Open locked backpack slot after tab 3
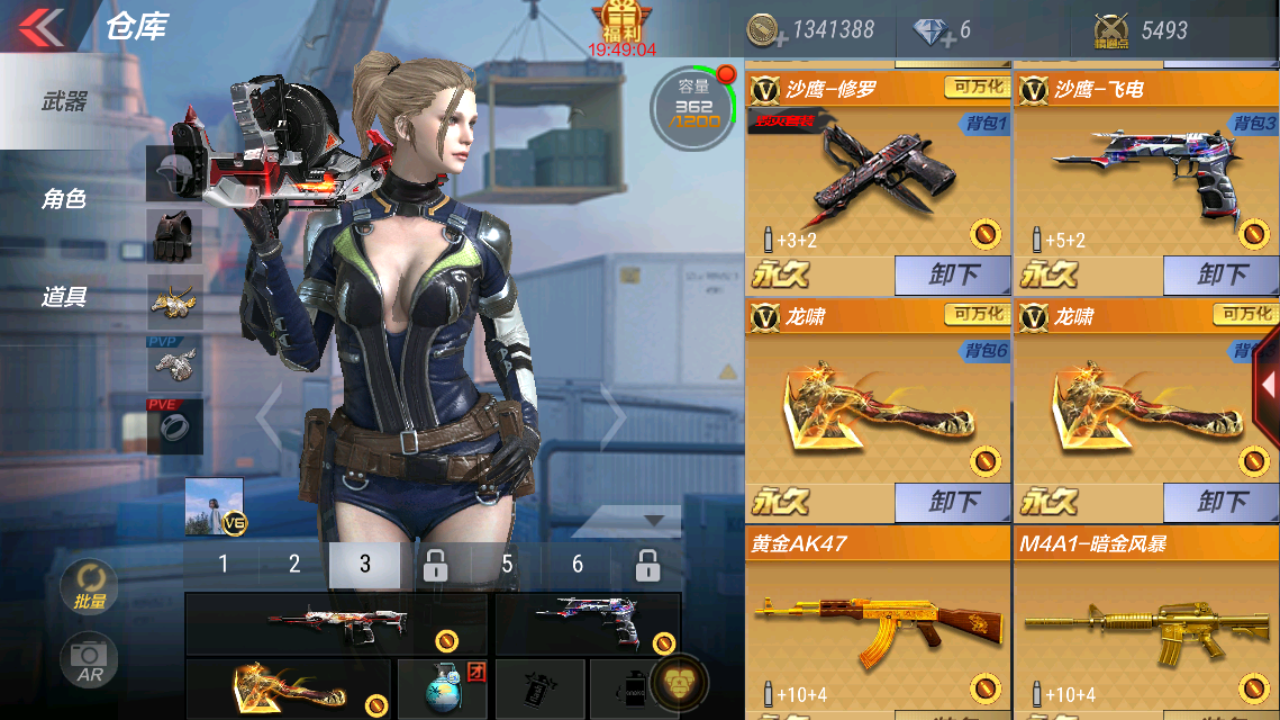Screen dimensions: 1280x720 (x=436, y=564)
